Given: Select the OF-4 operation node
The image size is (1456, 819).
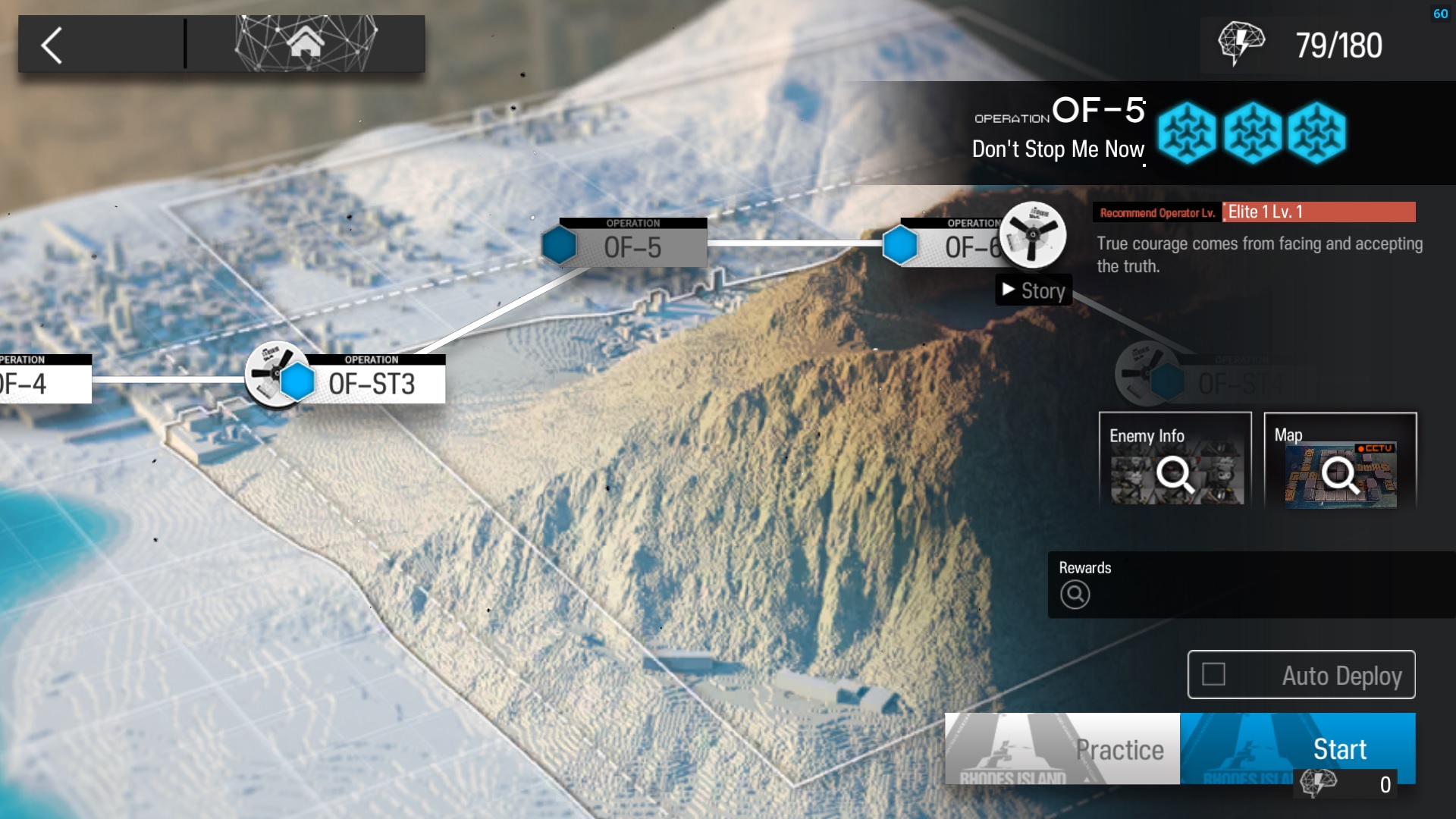Looking at the screenshot, I should [x=38, y=381].
